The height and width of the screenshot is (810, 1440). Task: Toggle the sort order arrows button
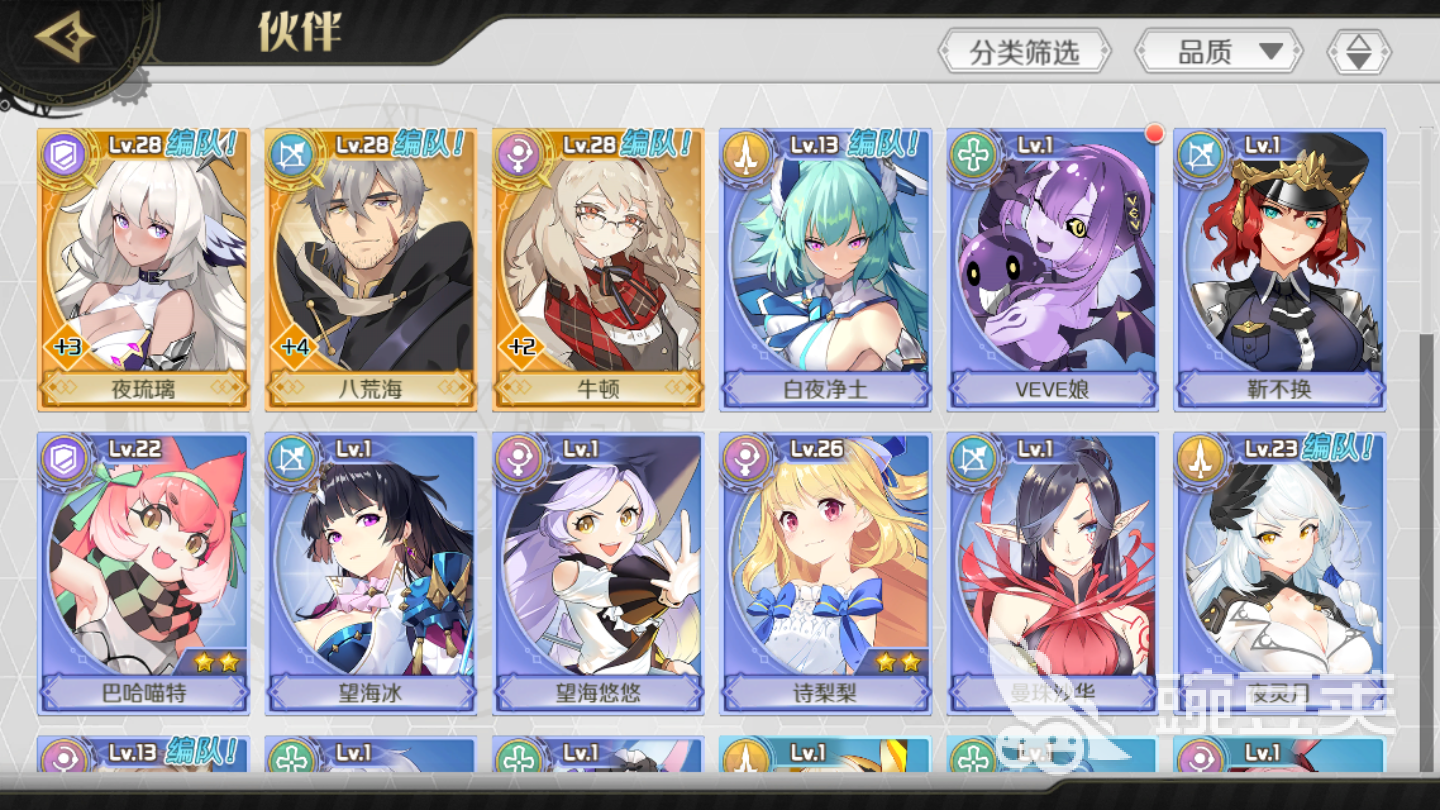[1358, 51]
